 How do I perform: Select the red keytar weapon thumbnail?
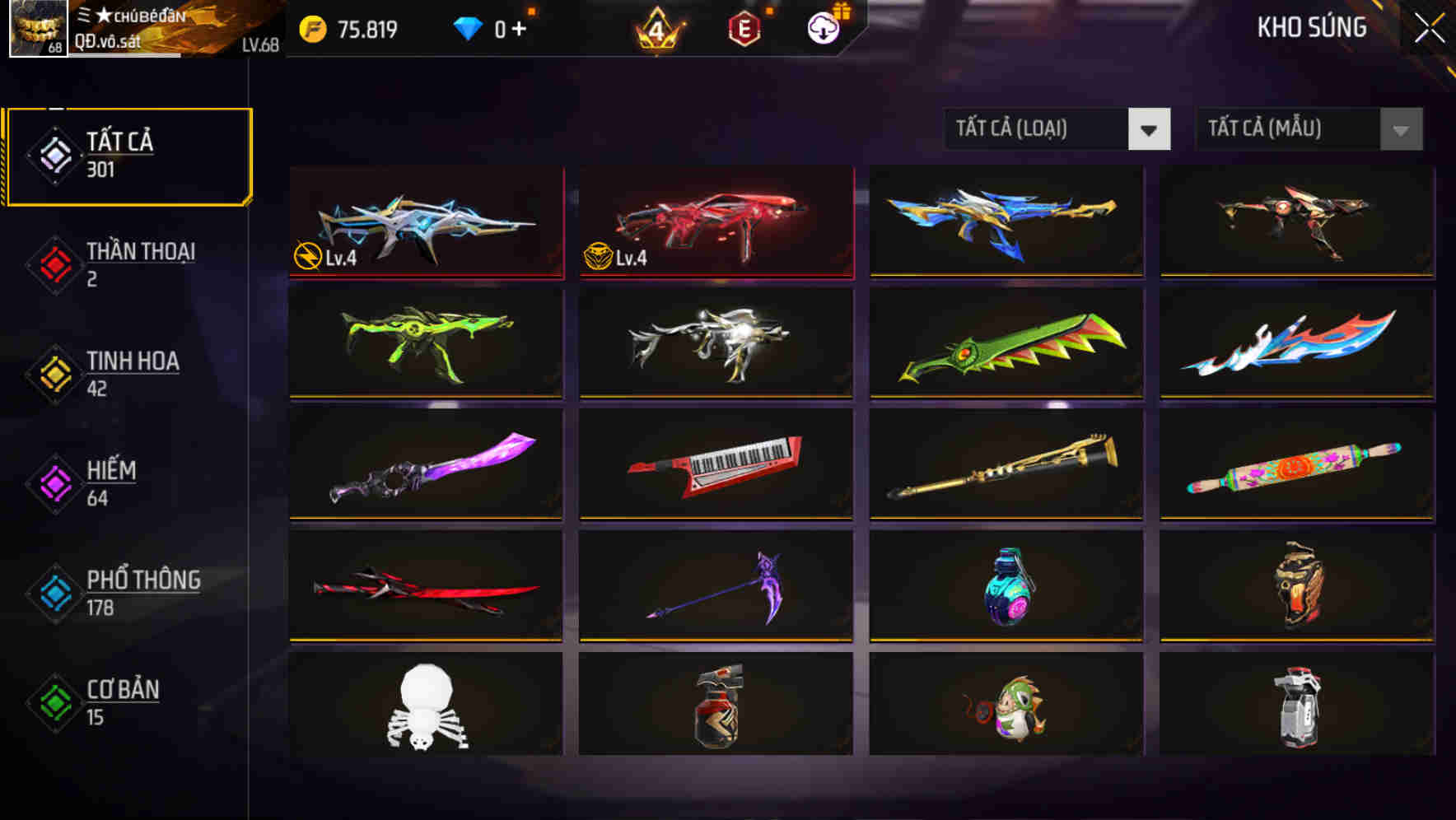[x=715, y=465]
